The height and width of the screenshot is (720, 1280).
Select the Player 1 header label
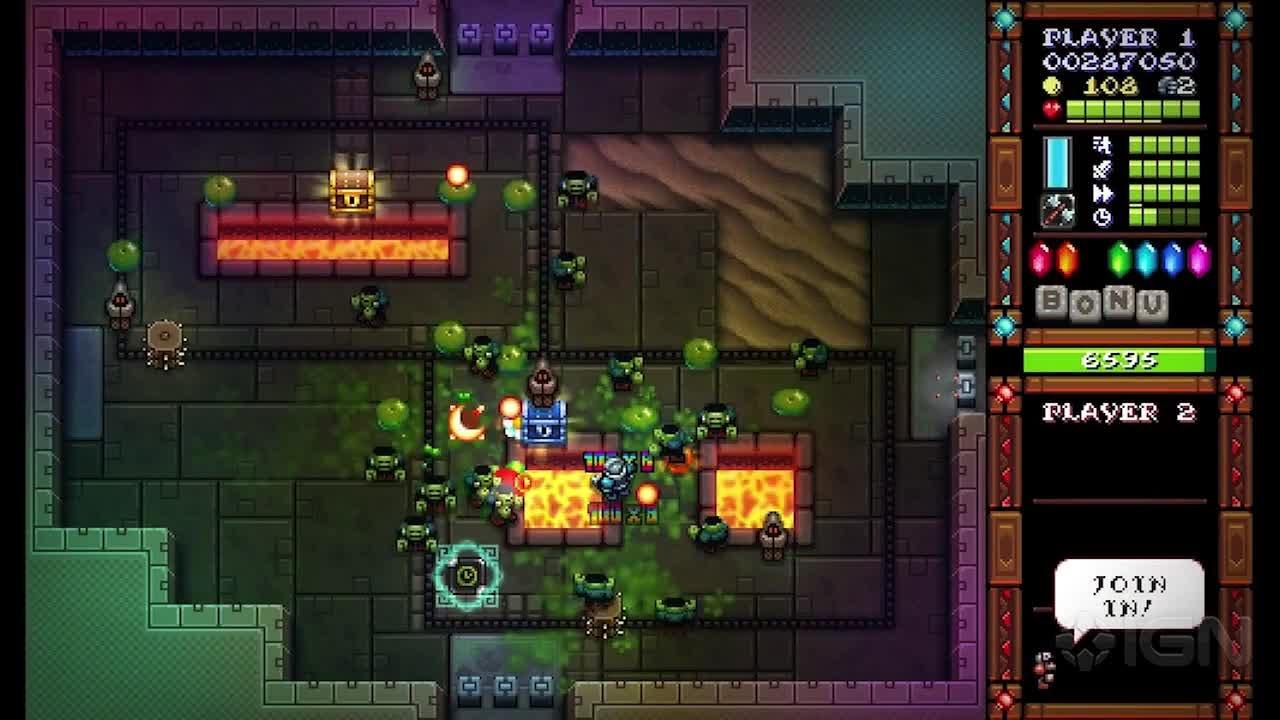point(1117,38)
